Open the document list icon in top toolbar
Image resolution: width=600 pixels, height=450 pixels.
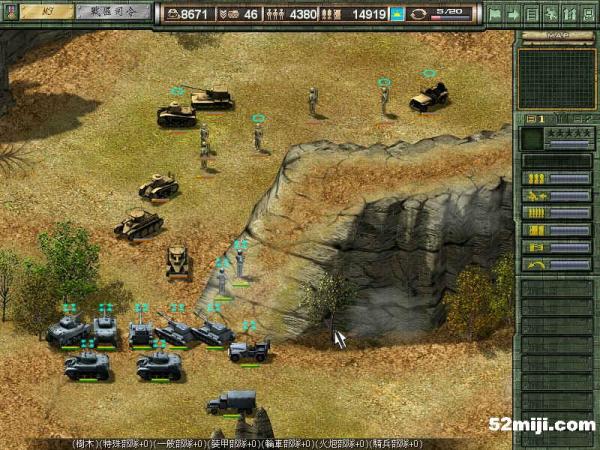click(x=532, y=14)
